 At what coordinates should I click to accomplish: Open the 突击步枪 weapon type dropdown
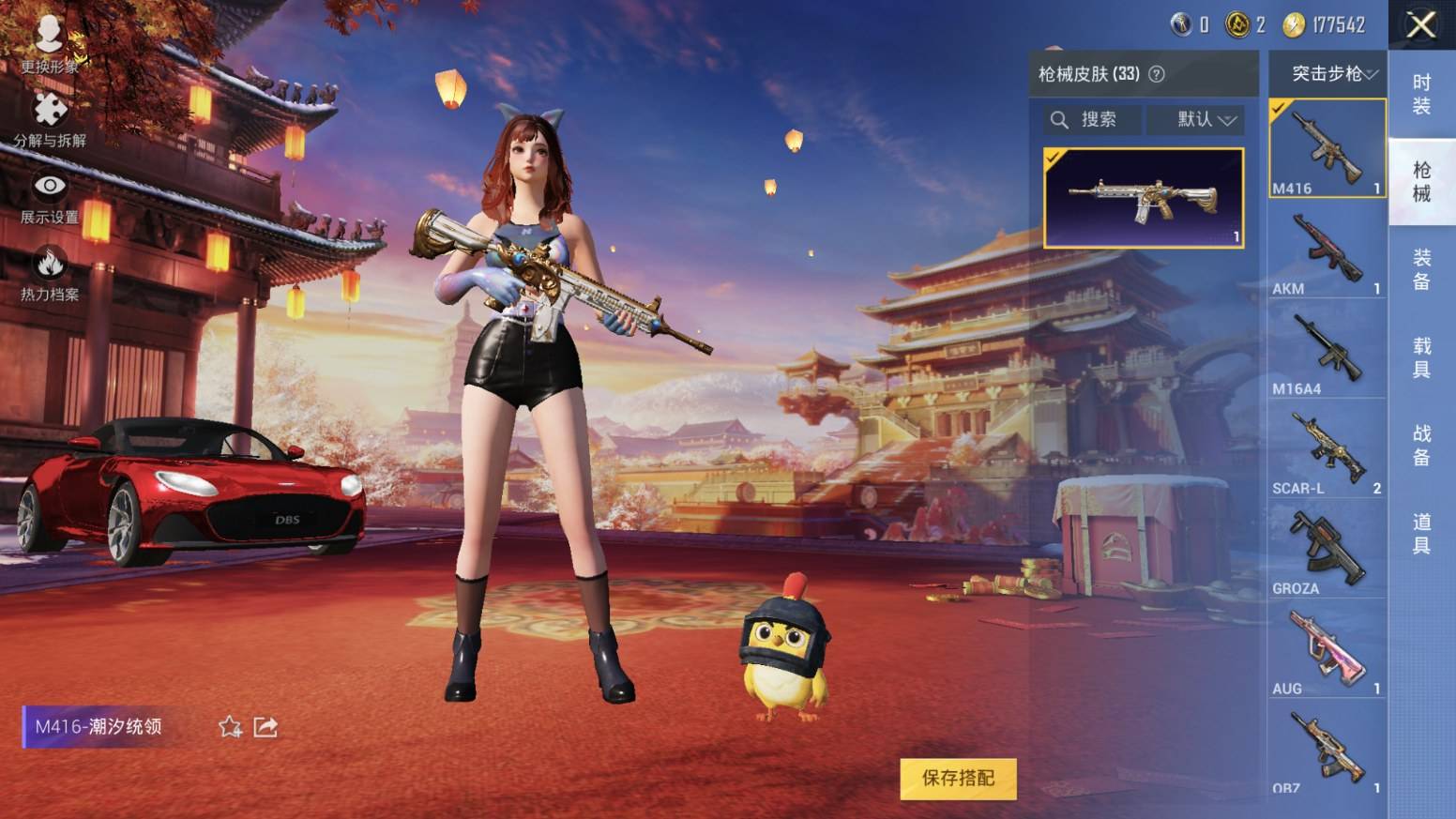click(x=1333, y=73)
